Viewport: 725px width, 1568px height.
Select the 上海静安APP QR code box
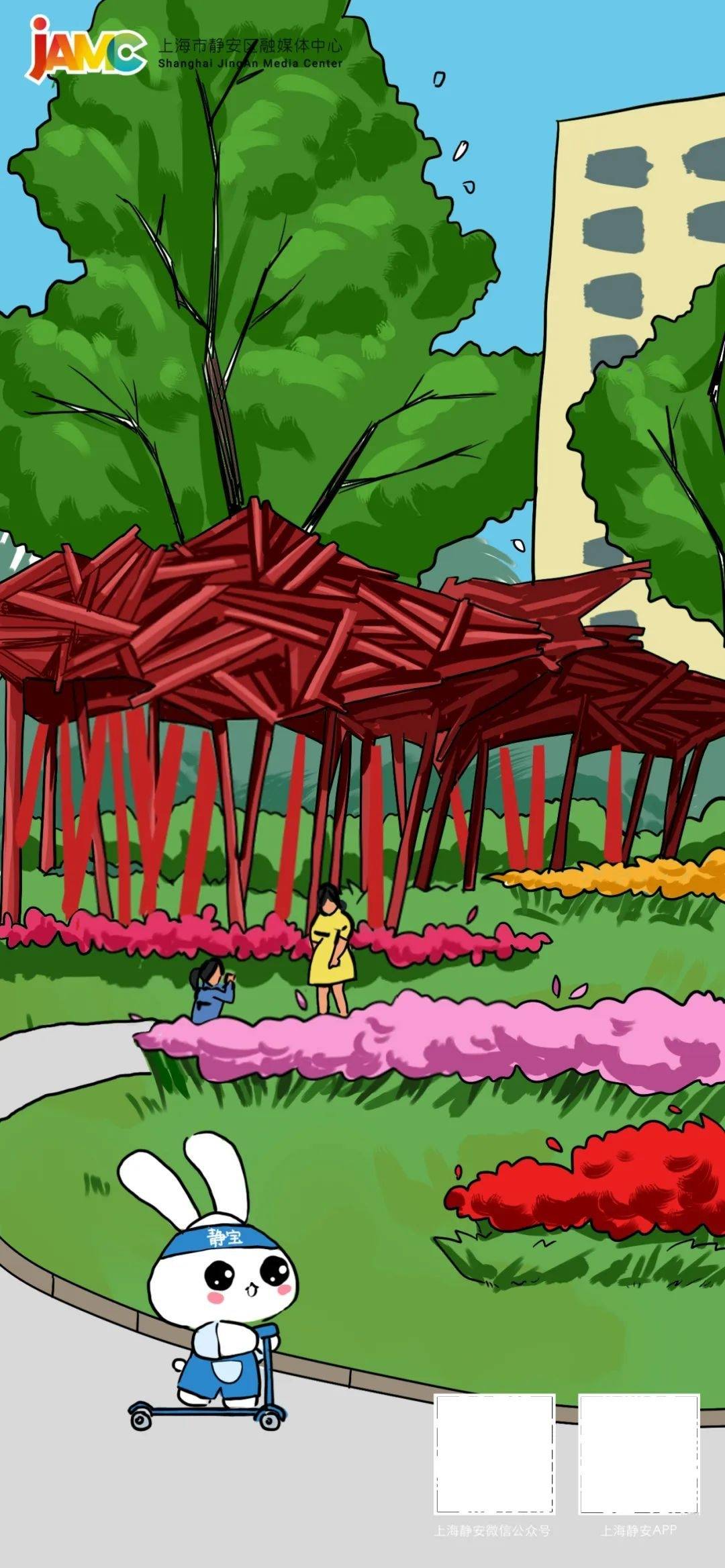pos(639,1453)
